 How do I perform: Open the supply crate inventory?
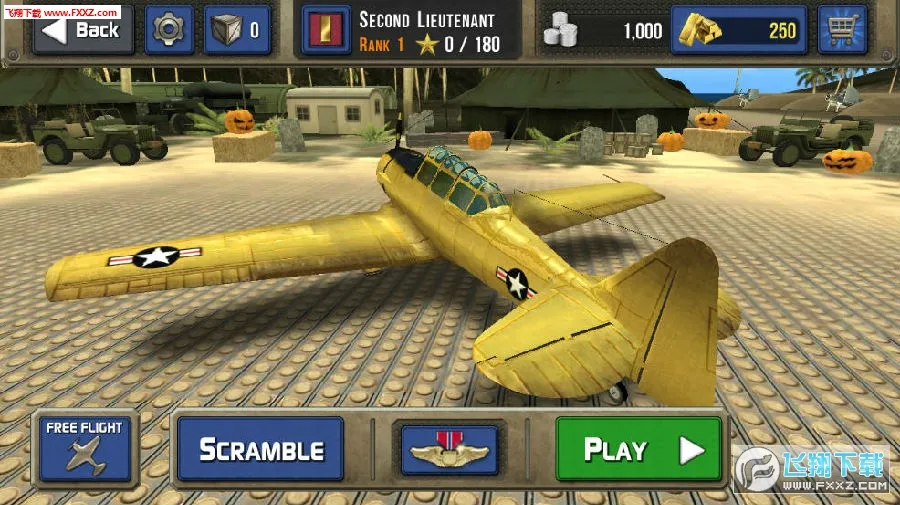click(x=237, y=29)
